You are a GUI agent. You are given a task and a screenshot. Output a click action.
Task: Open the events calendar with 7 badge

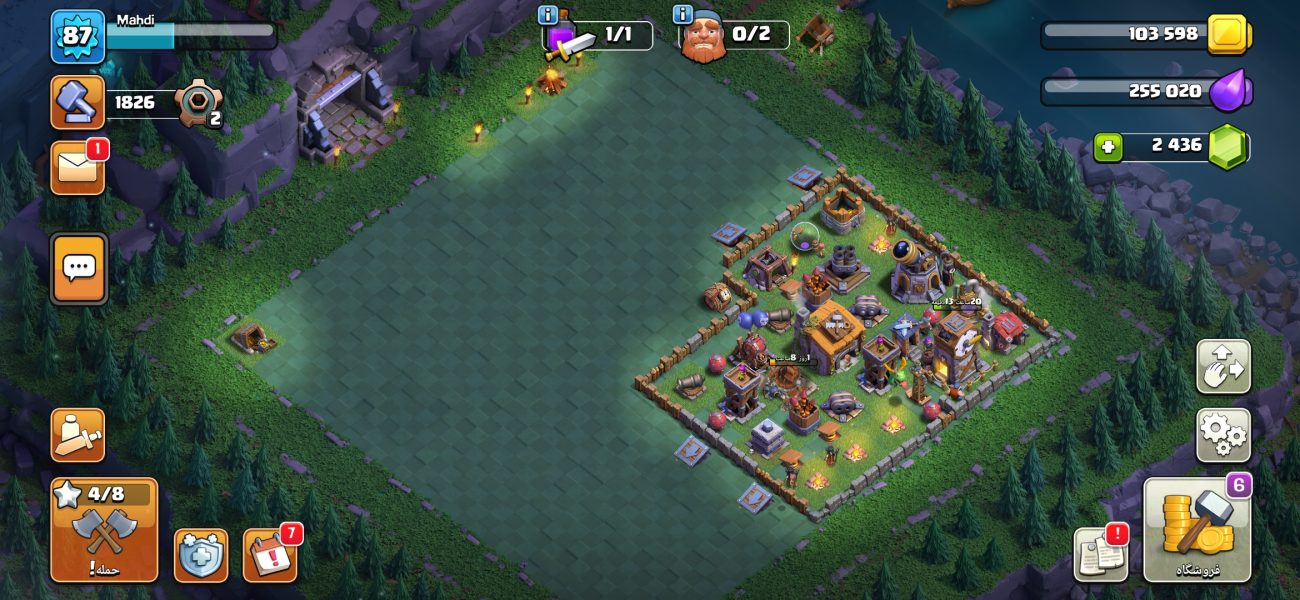tap(269, 555)
